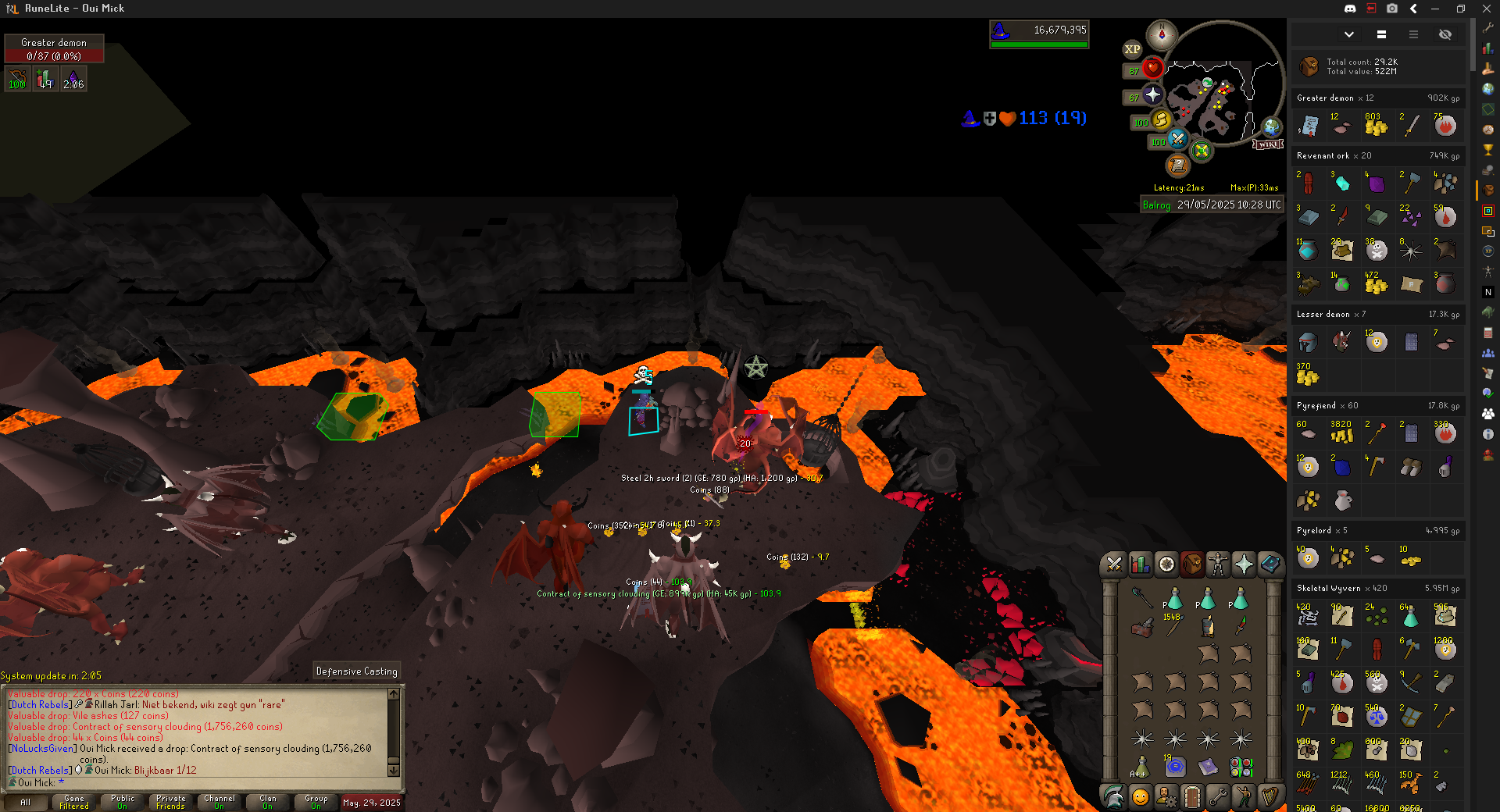Show the Prayer tab
This screenshot has width=1500, height=812.
coord(1244,564)
